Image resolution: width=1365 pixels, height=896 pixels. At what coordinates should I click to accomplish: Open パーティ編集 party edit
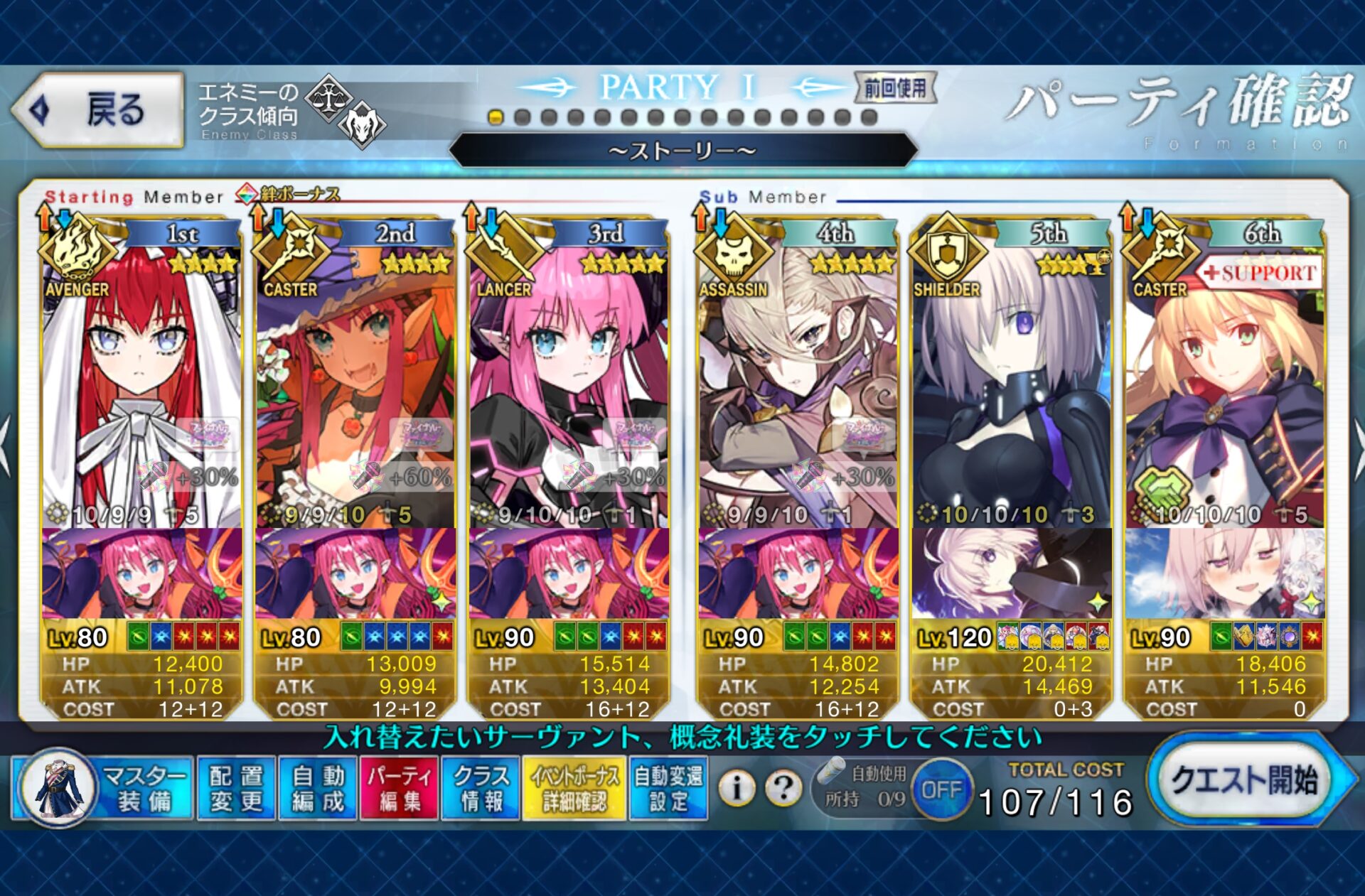399,788
